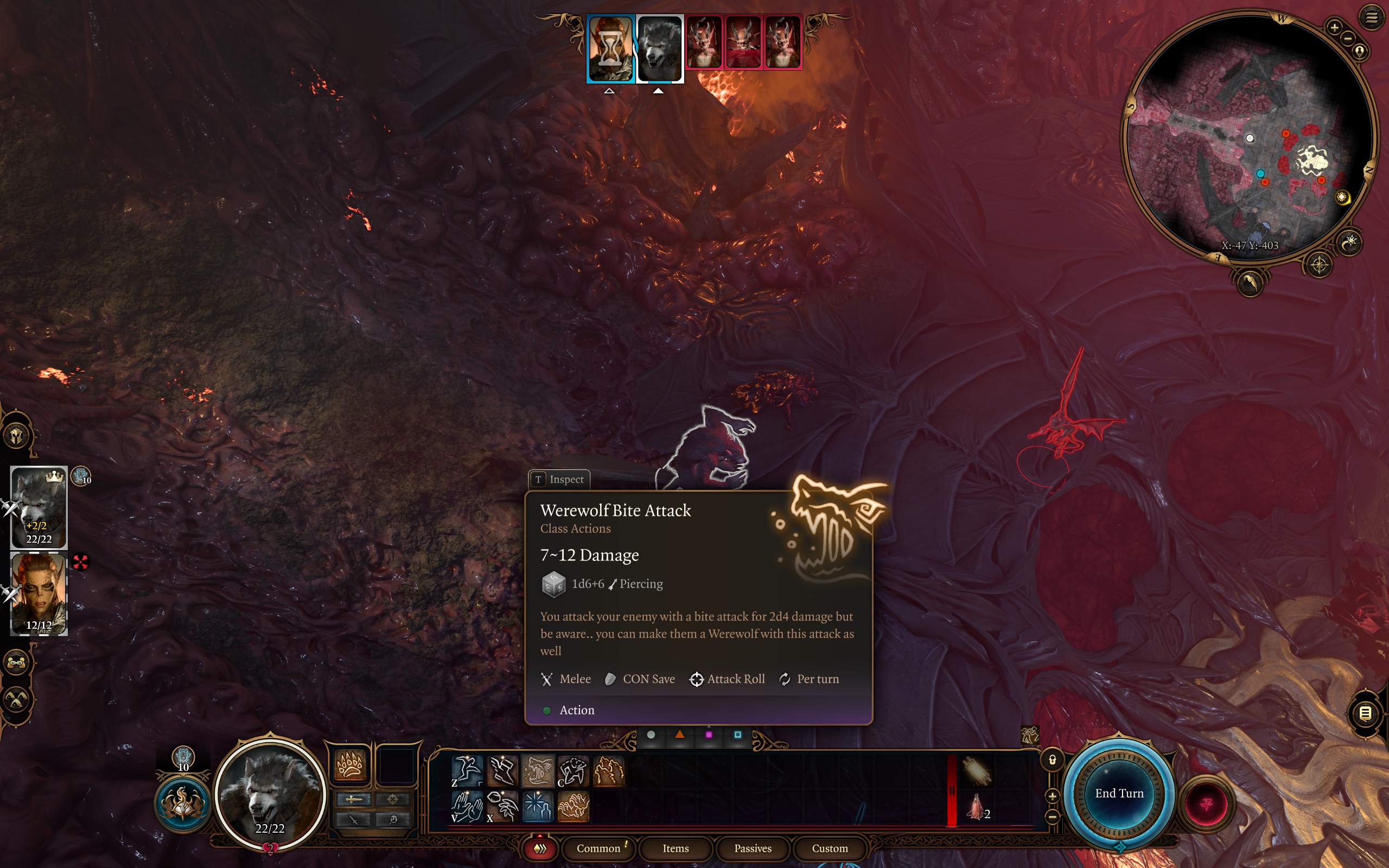Select the elf companion party portrait
This screenshot has width=1389, height=868.
pyautogui.click(x=39, y=593)
